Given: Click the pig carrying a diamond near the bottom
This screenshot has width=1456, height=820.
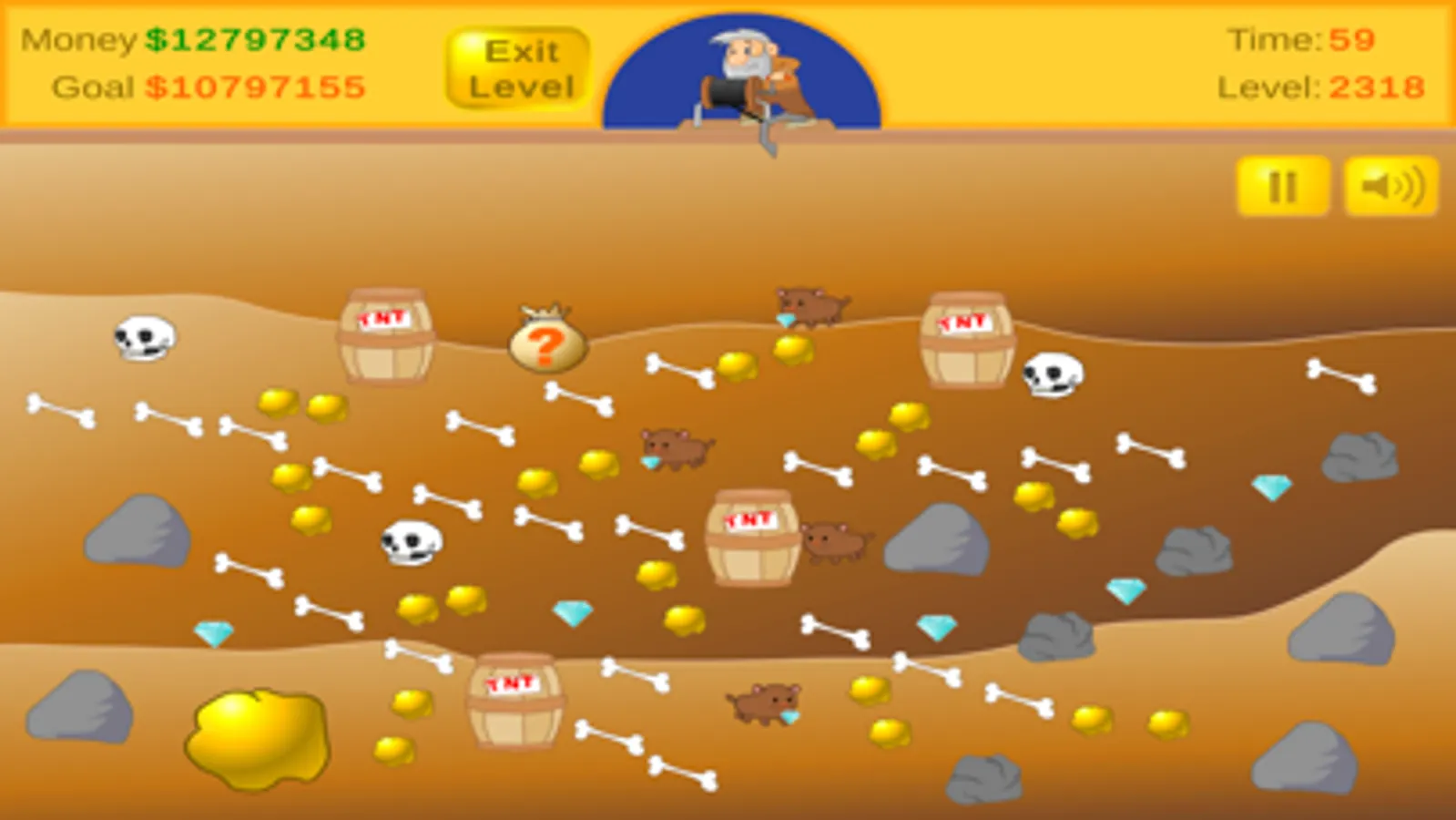Looking at the screenshot, I should coord(765,702).
